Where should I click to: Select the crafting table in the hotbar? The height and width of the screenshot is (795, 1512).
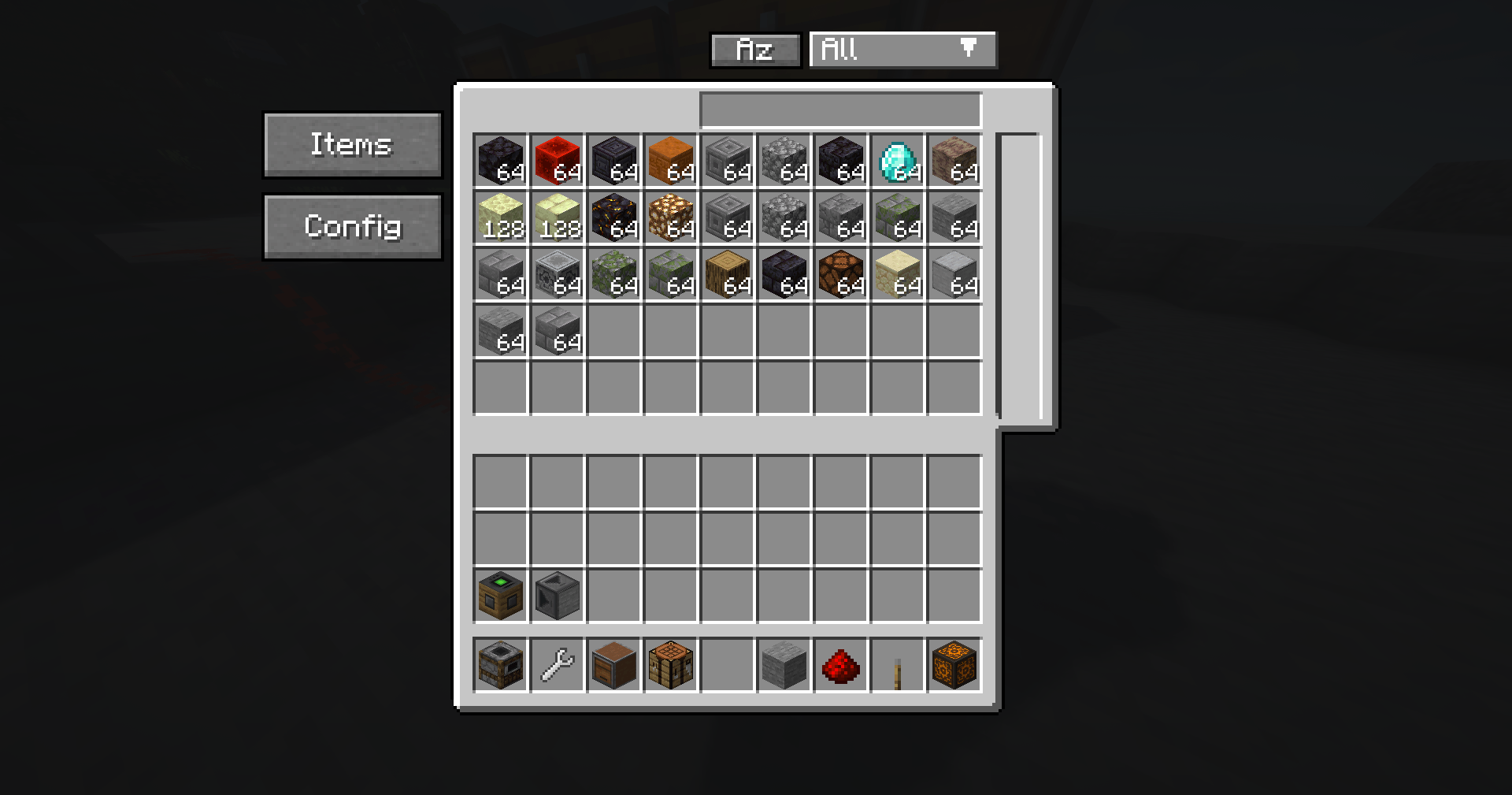671,664
